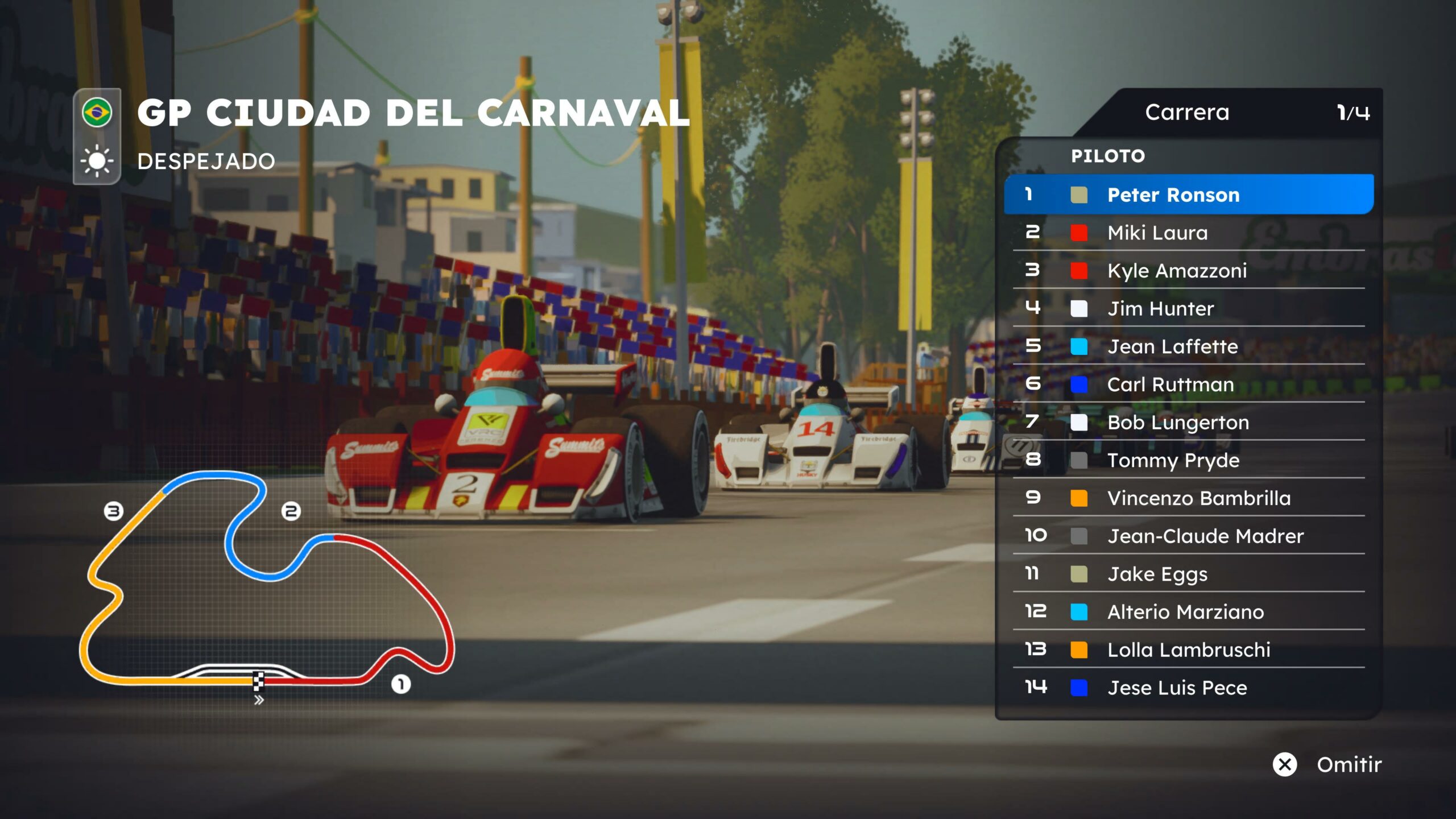This screenshot has width=1456, height=819.
Task: Select Peter Ronson in the driver list
Action: [1189, 195]
